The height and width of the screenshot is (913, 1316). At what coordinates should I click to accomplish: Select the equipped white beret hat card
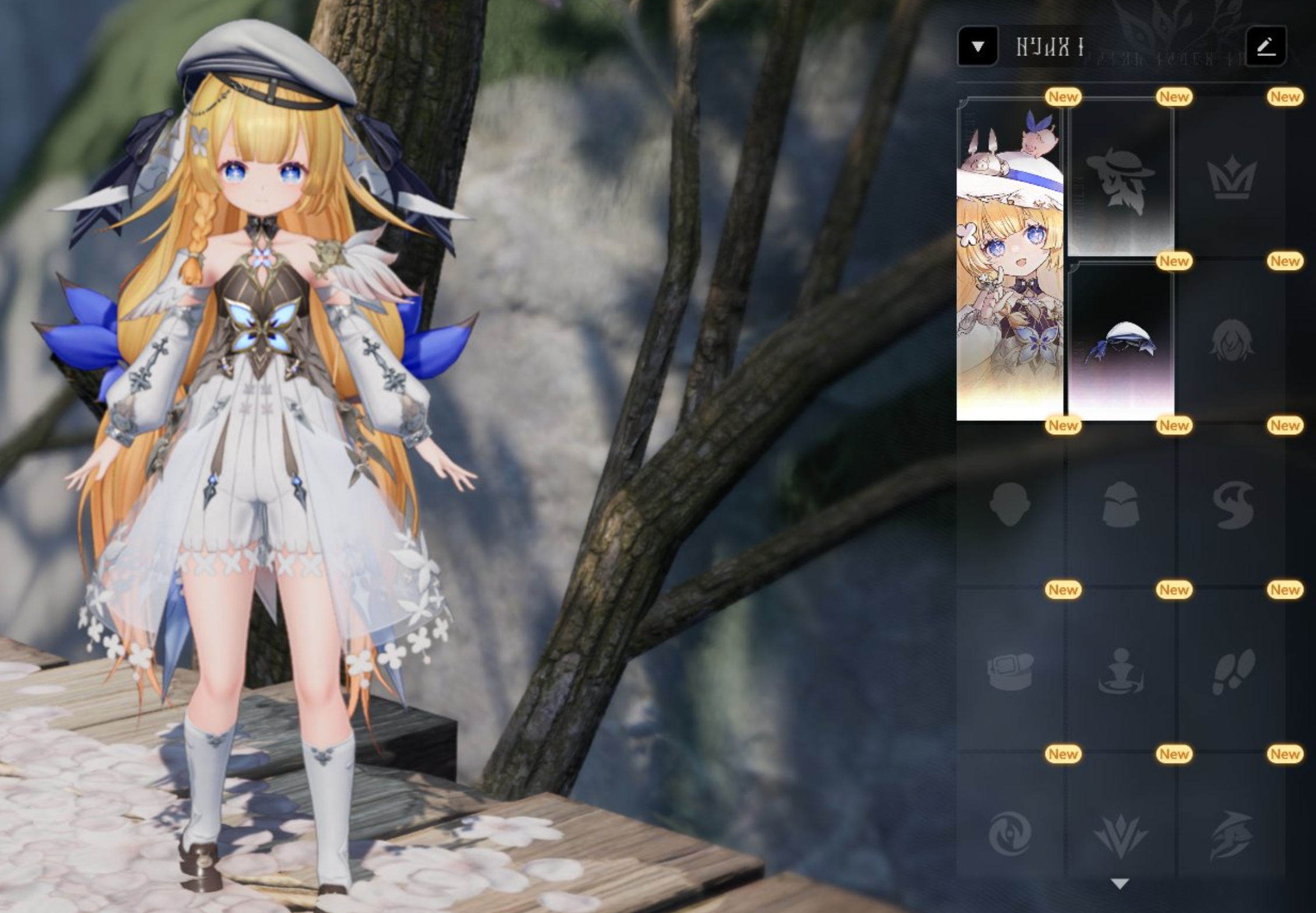tap(1120, 342)
